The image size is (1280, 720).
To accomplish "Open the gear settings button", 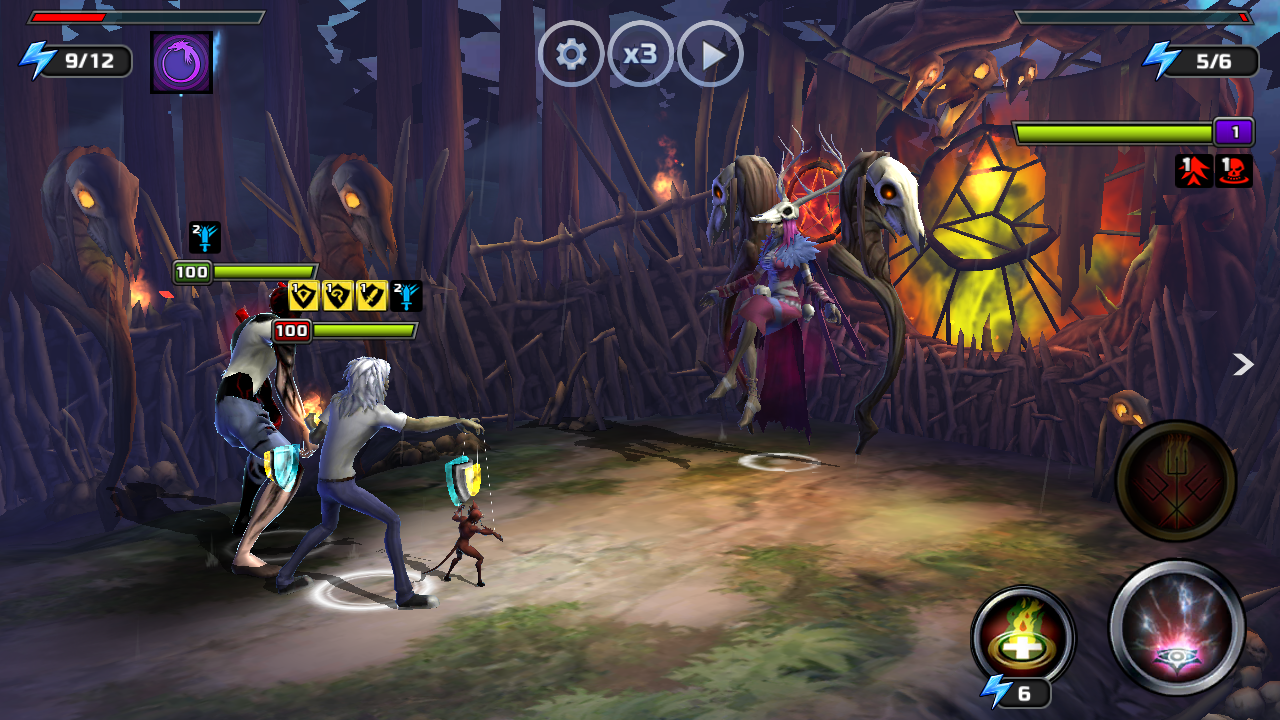I will 571,54.
